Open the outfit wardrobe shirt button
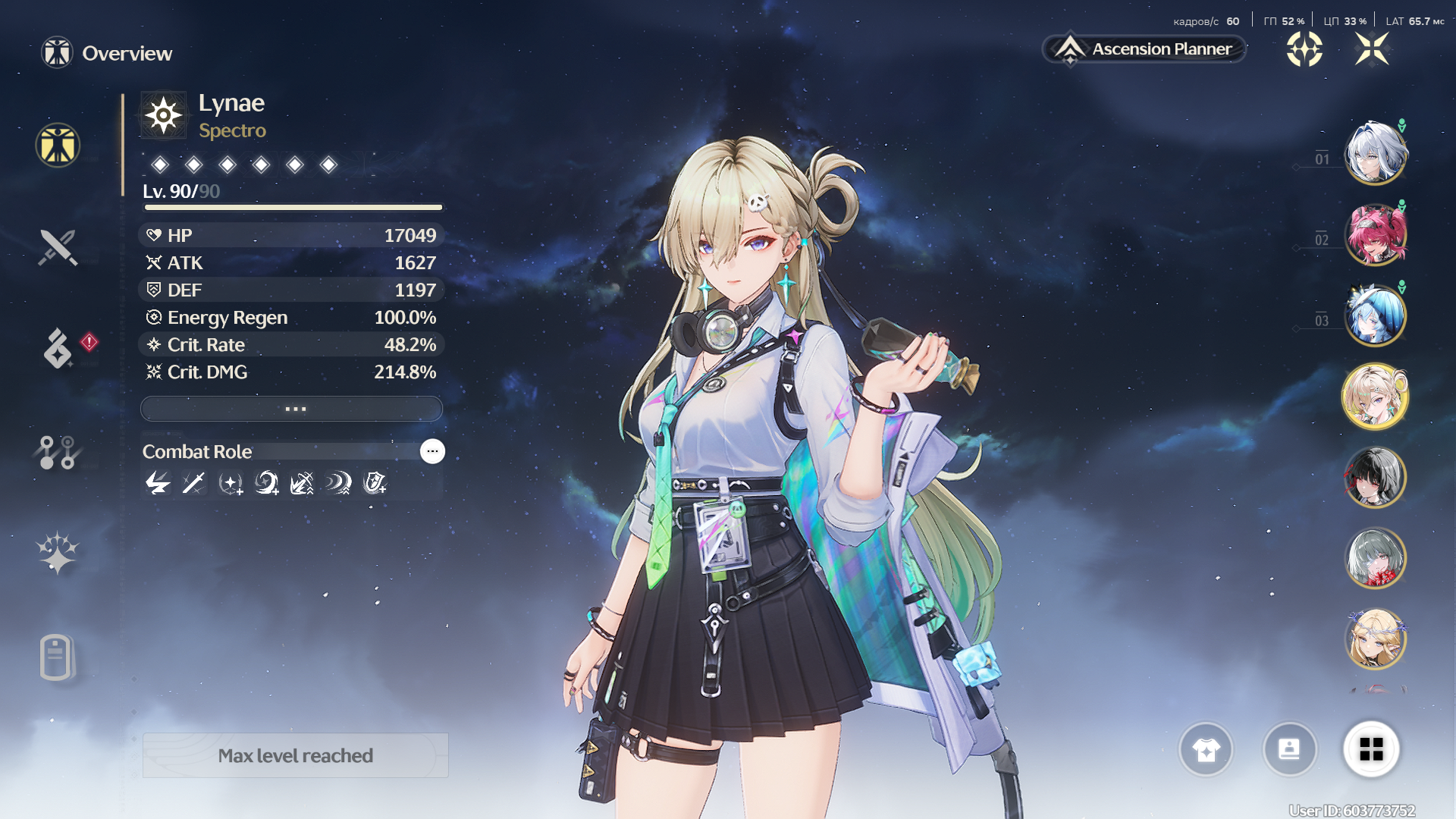The image size is (1456, 819). (x=1206, y=749)
